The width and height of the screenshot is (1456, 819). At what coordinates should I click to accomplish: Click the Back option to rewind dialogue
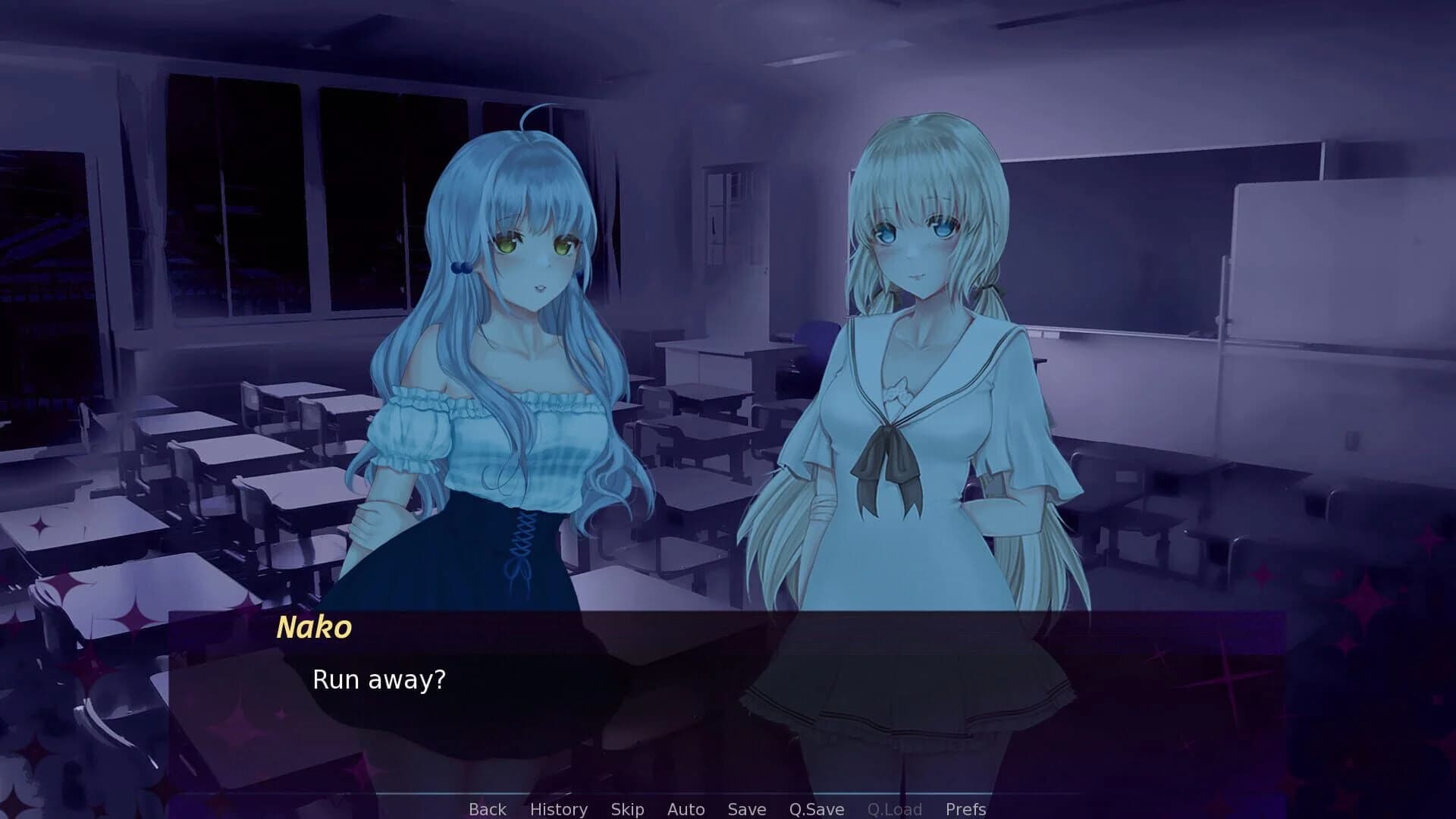click(488, 808)
